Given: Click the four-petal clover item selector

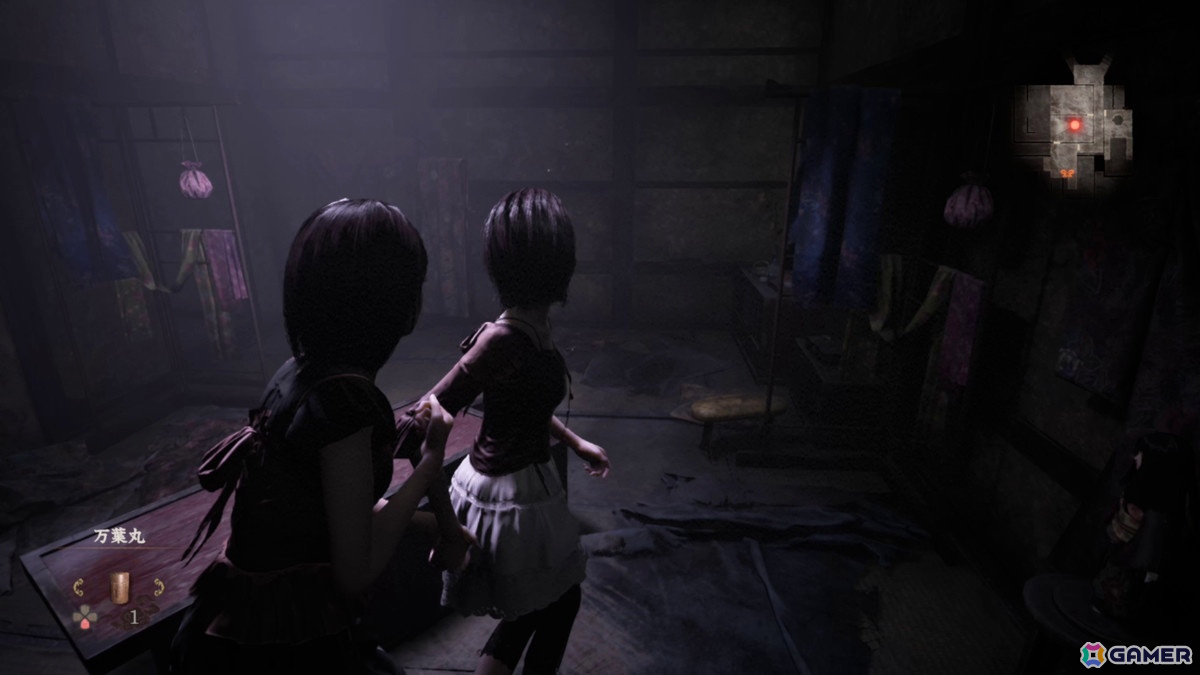Looking at the screenshot, I should coord(86,618).
